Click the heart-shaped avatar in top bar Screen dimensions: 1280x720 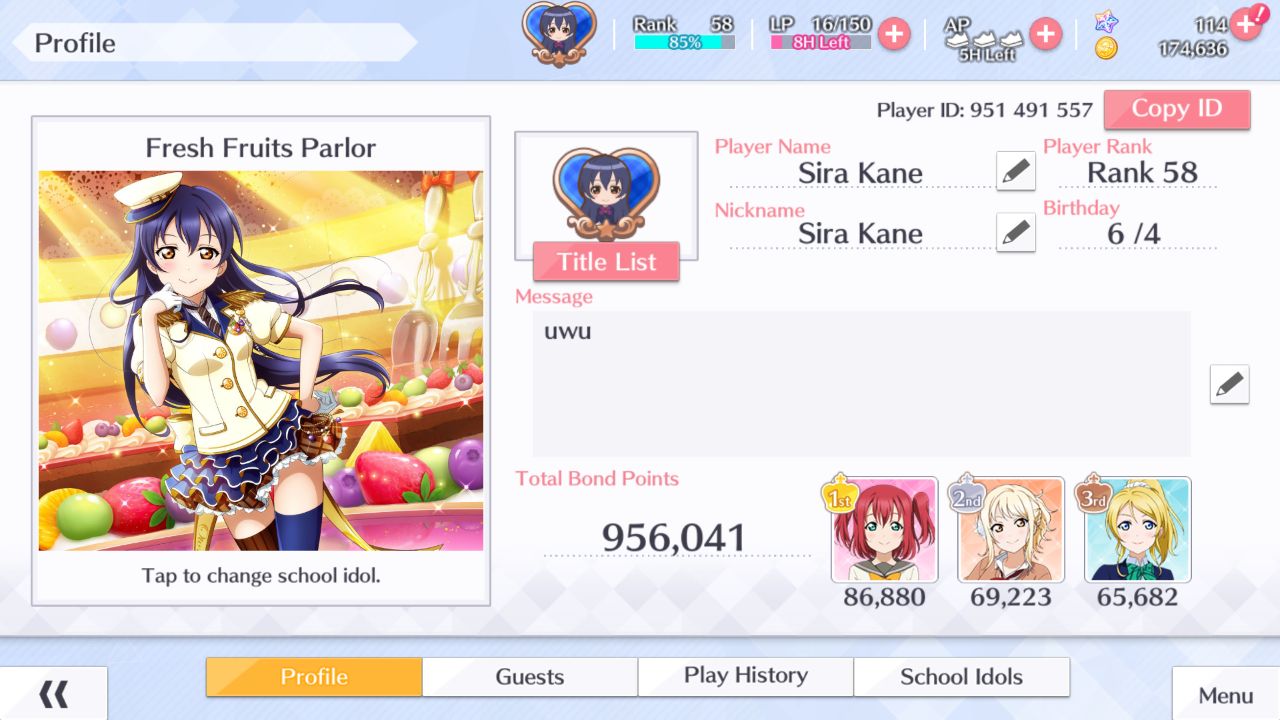(x=559, y=33)
